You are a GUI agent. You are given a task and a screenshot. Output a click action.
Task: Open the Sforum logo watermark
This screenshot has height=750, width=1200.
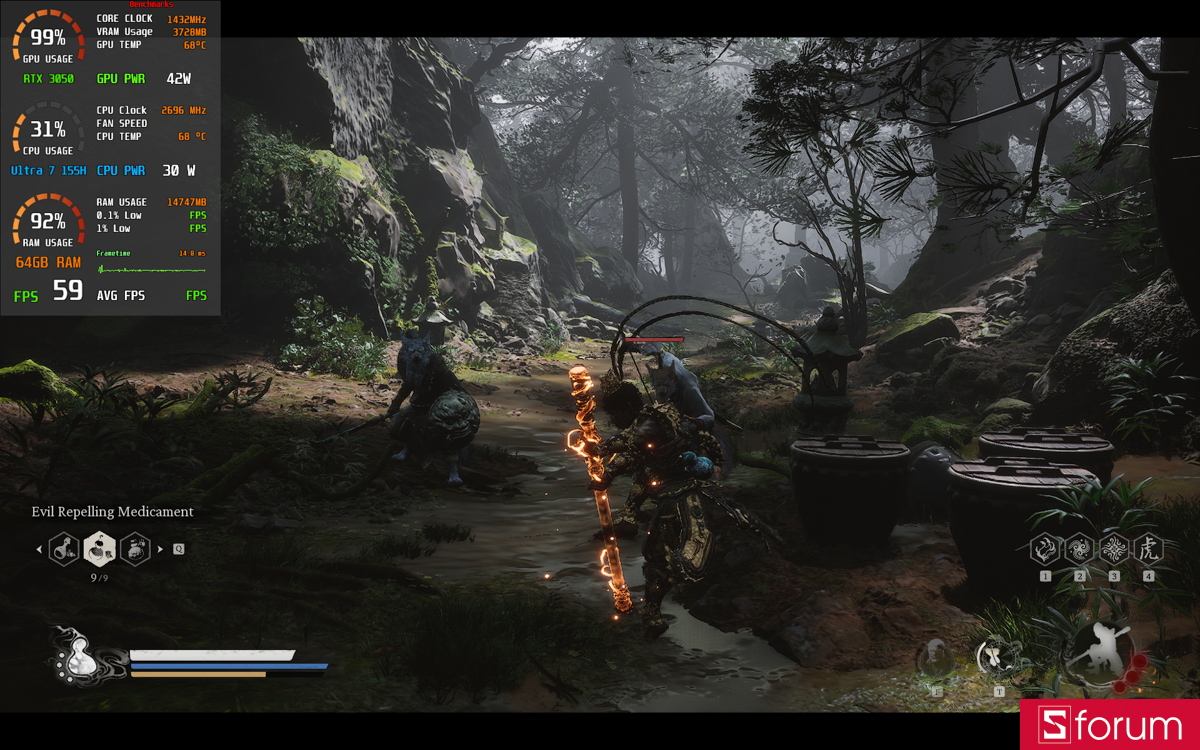tap(1109, 725)
